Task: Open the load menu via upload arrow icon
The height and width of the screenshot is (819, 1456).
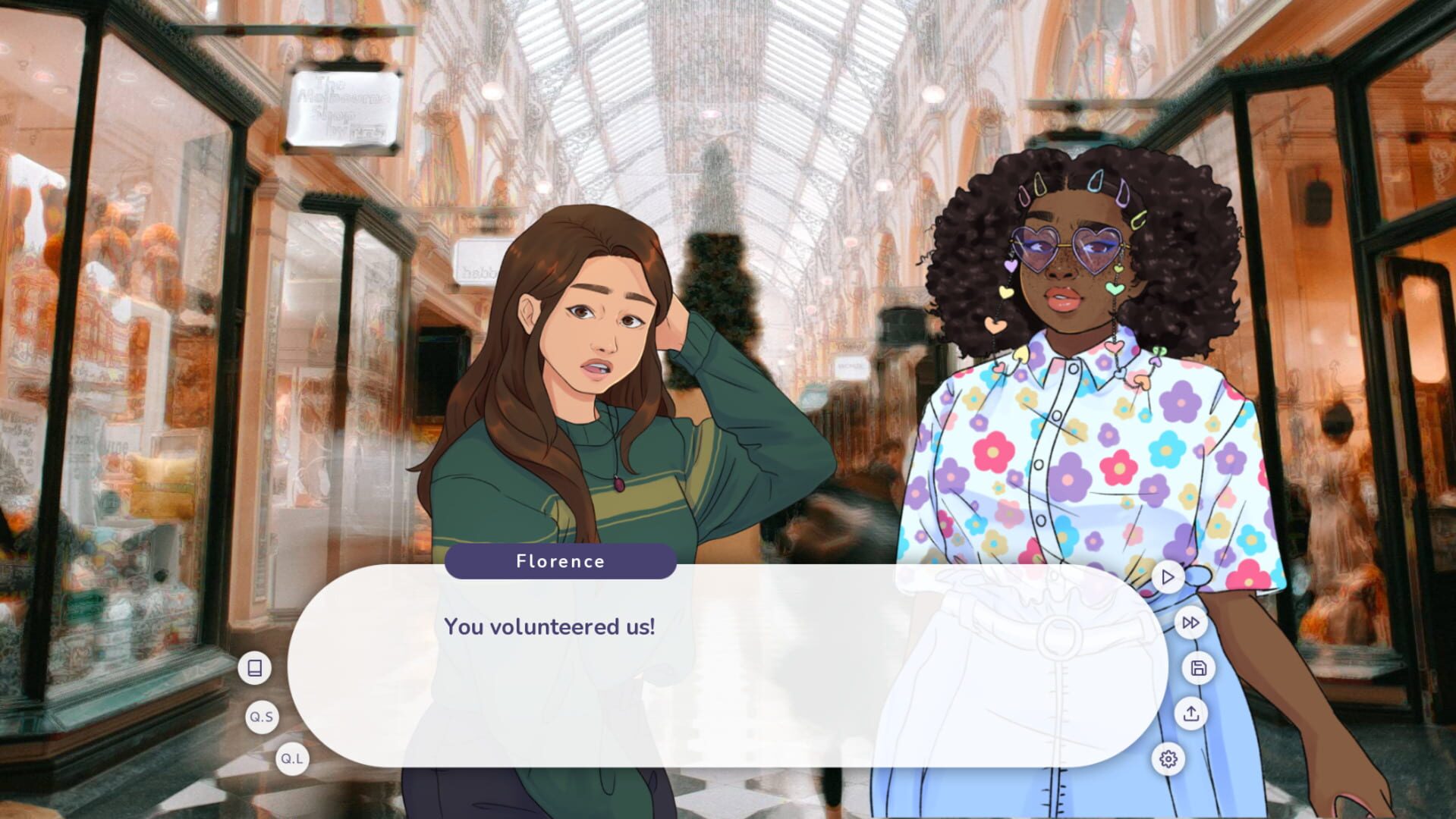Action: click(1192, 714)
